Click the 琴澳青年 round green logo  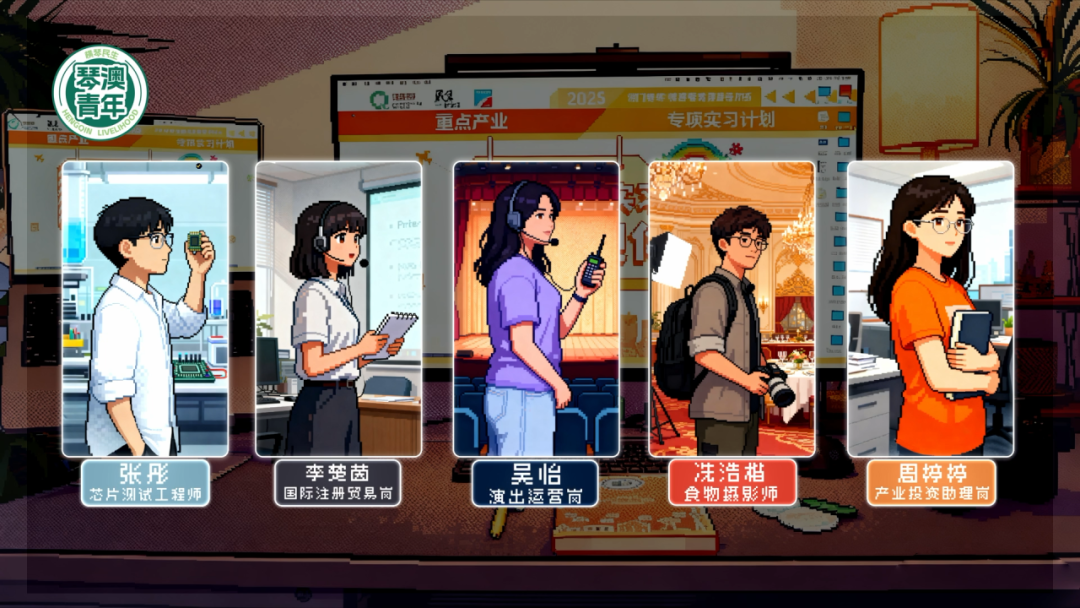pos(100,93)
